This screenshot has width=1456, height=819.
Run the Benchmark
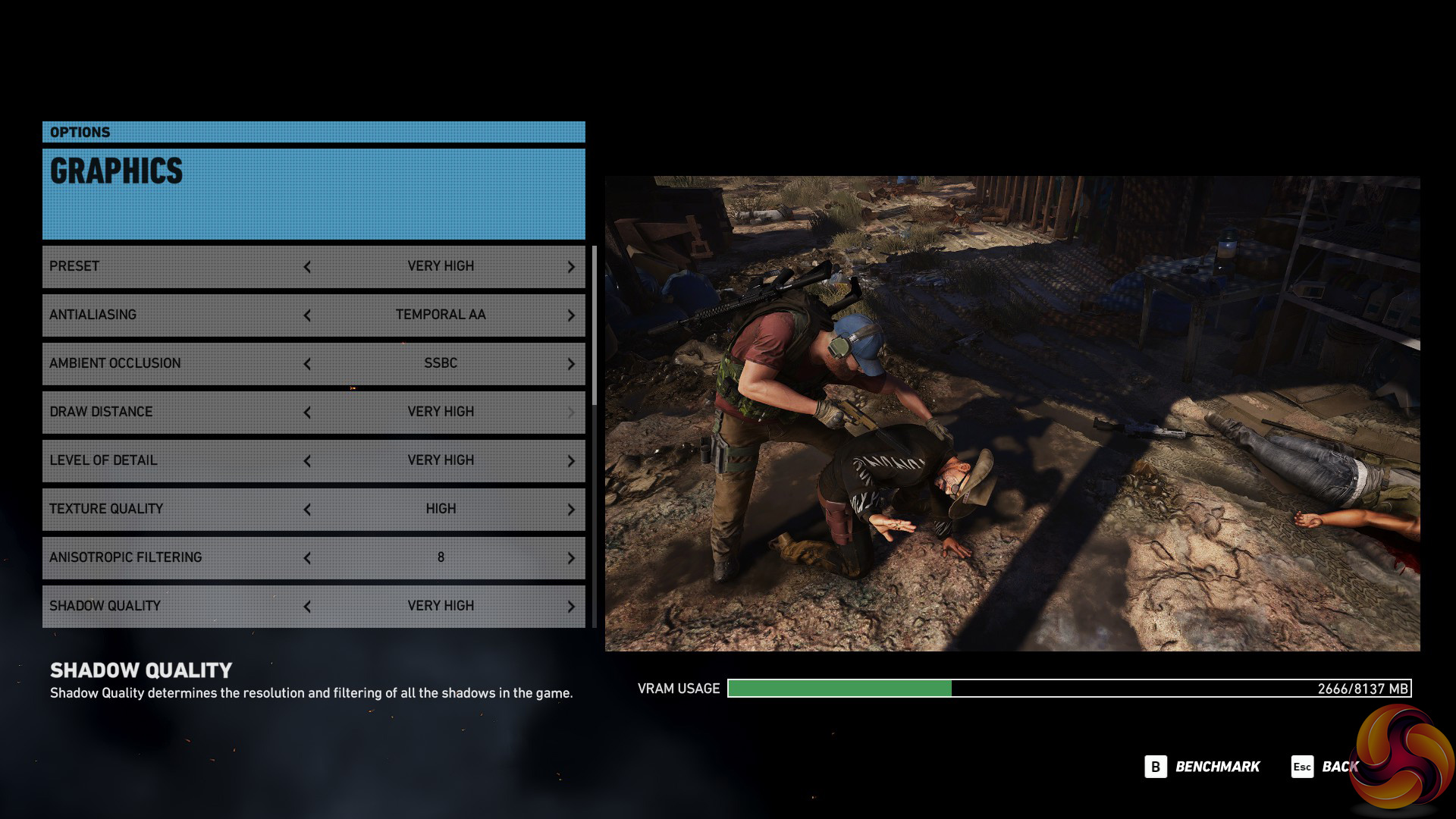click(1203, 767)
